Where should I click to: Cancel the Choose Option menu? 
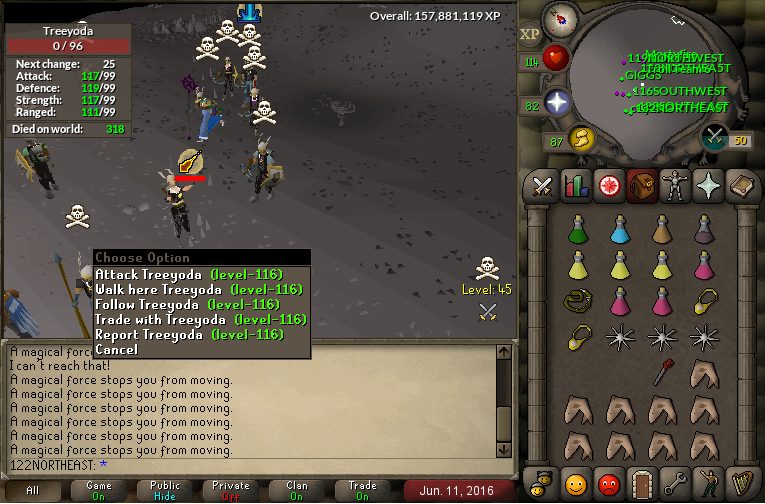click(x=116, y=350)
